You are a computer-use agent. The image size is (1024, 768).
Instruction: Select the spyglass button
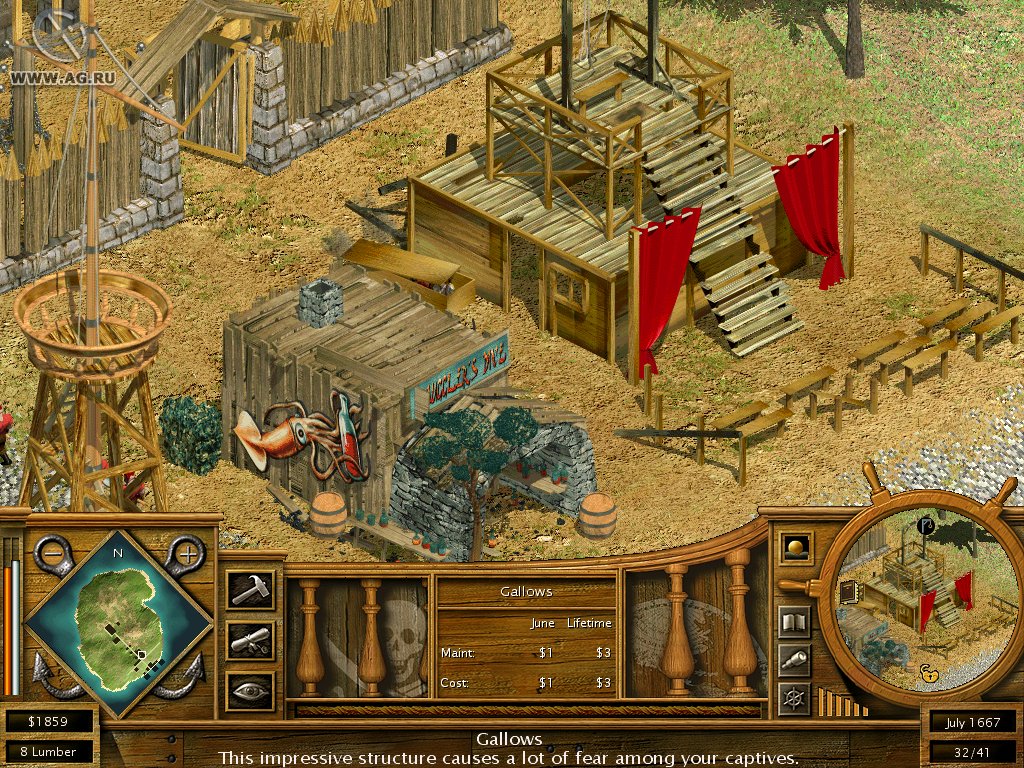click(795, 660)
